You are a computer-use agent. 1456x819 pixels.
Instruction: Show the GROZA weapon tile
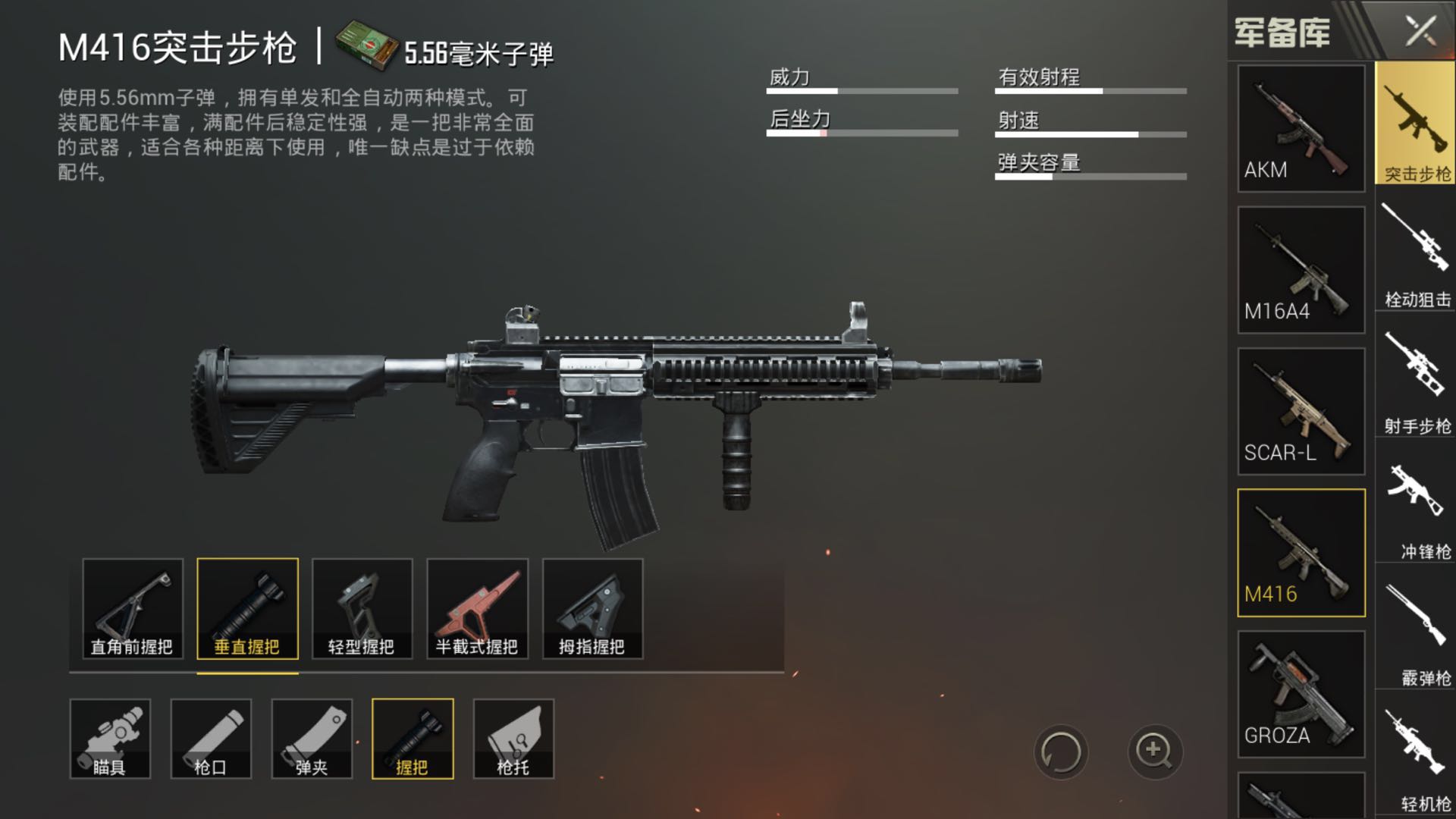coord(1301,694)
